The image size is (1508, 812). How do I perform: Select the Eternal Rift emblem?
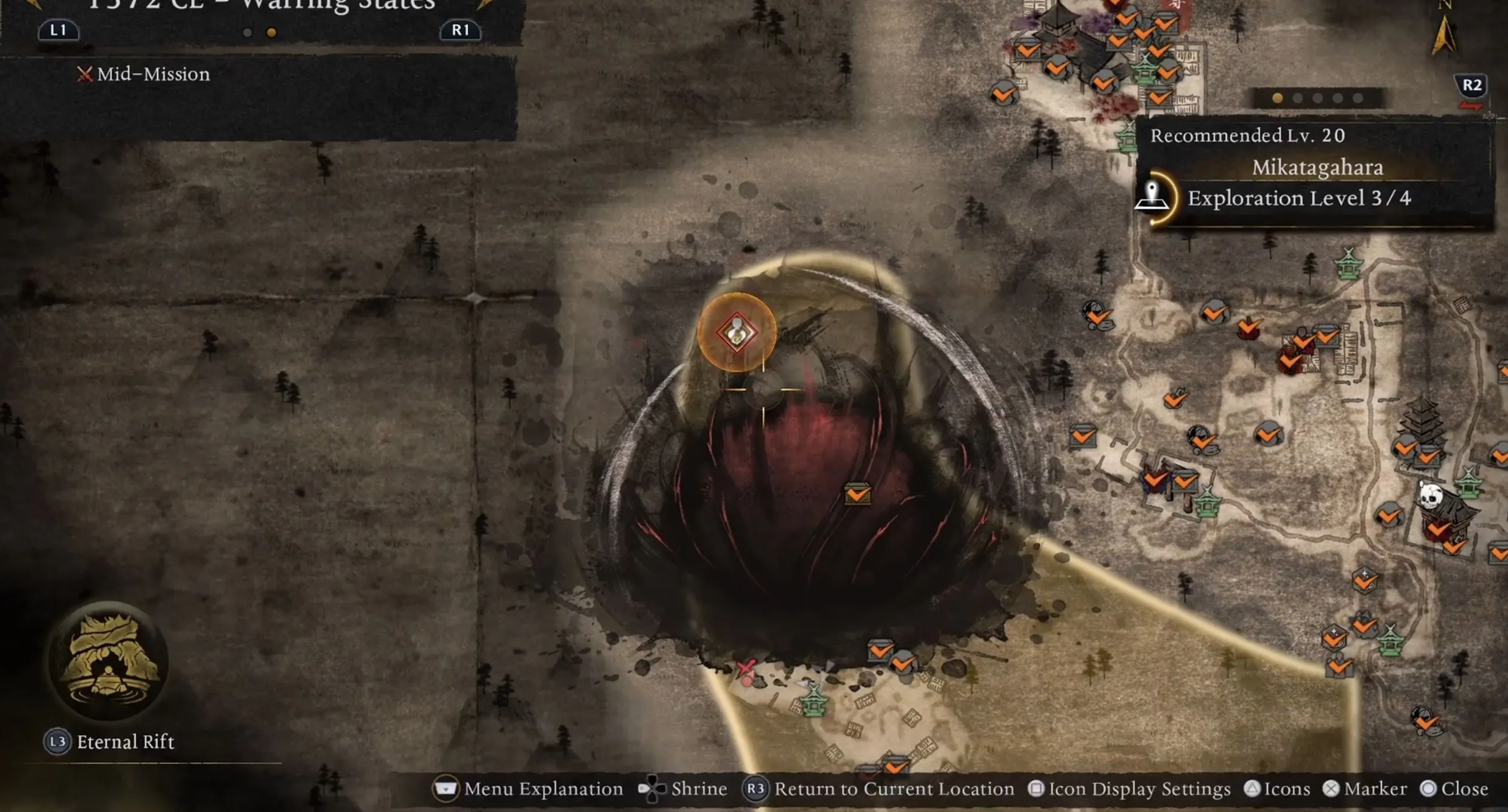[x=108, y=661]
